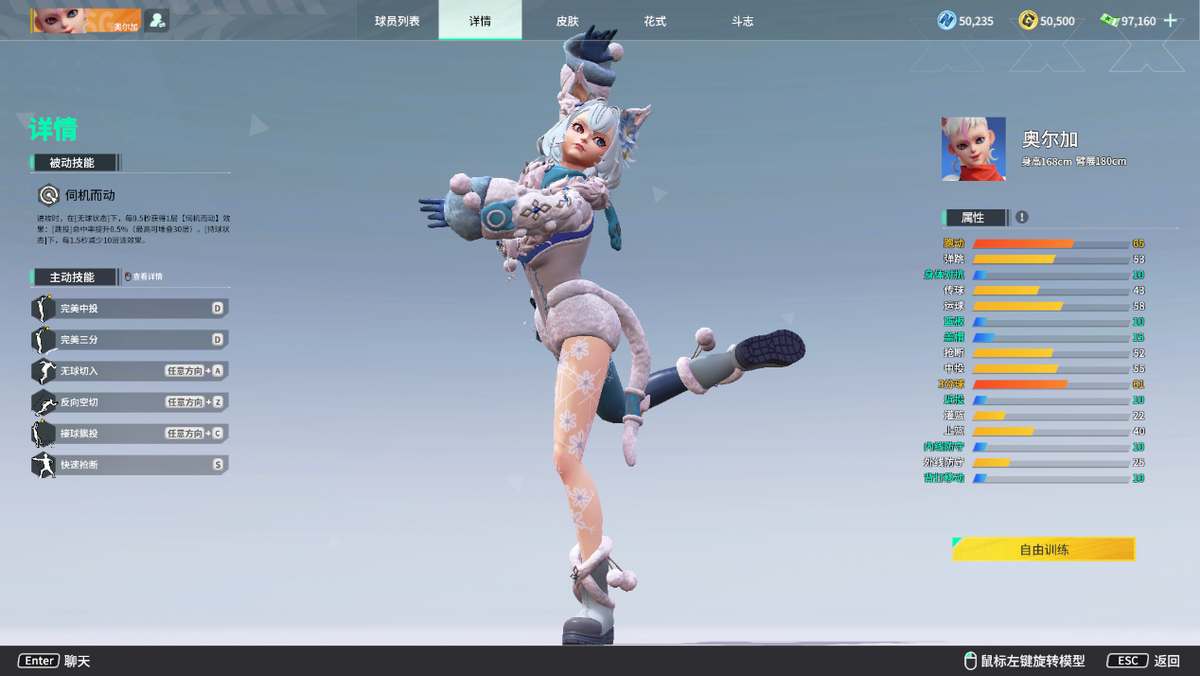Go to the 花式 tab
Screen dimensions: 1200x676
click(654, 21)
